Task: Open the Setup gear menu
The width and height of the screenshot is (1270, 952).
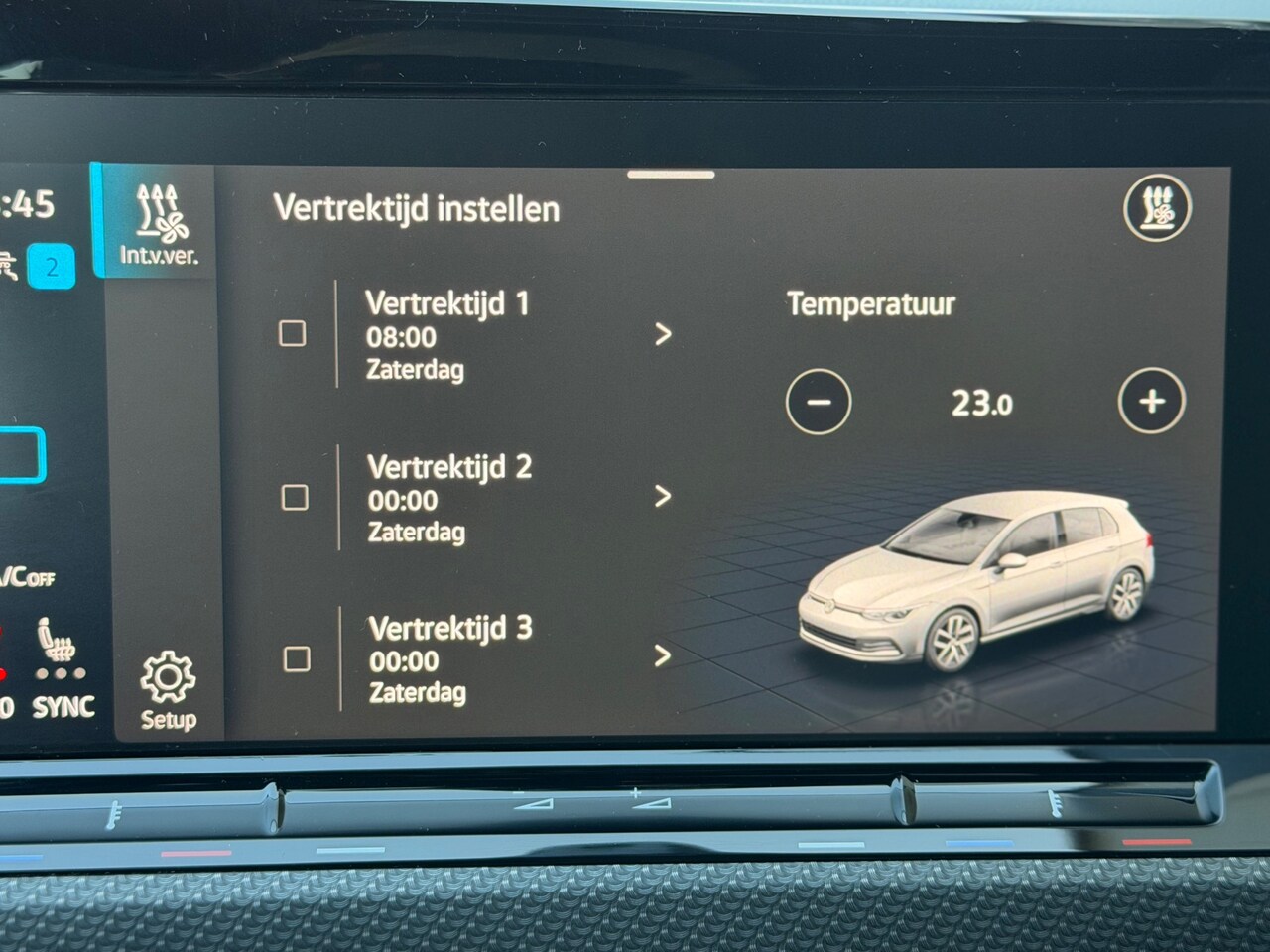Action: click(x=168, y=691)
